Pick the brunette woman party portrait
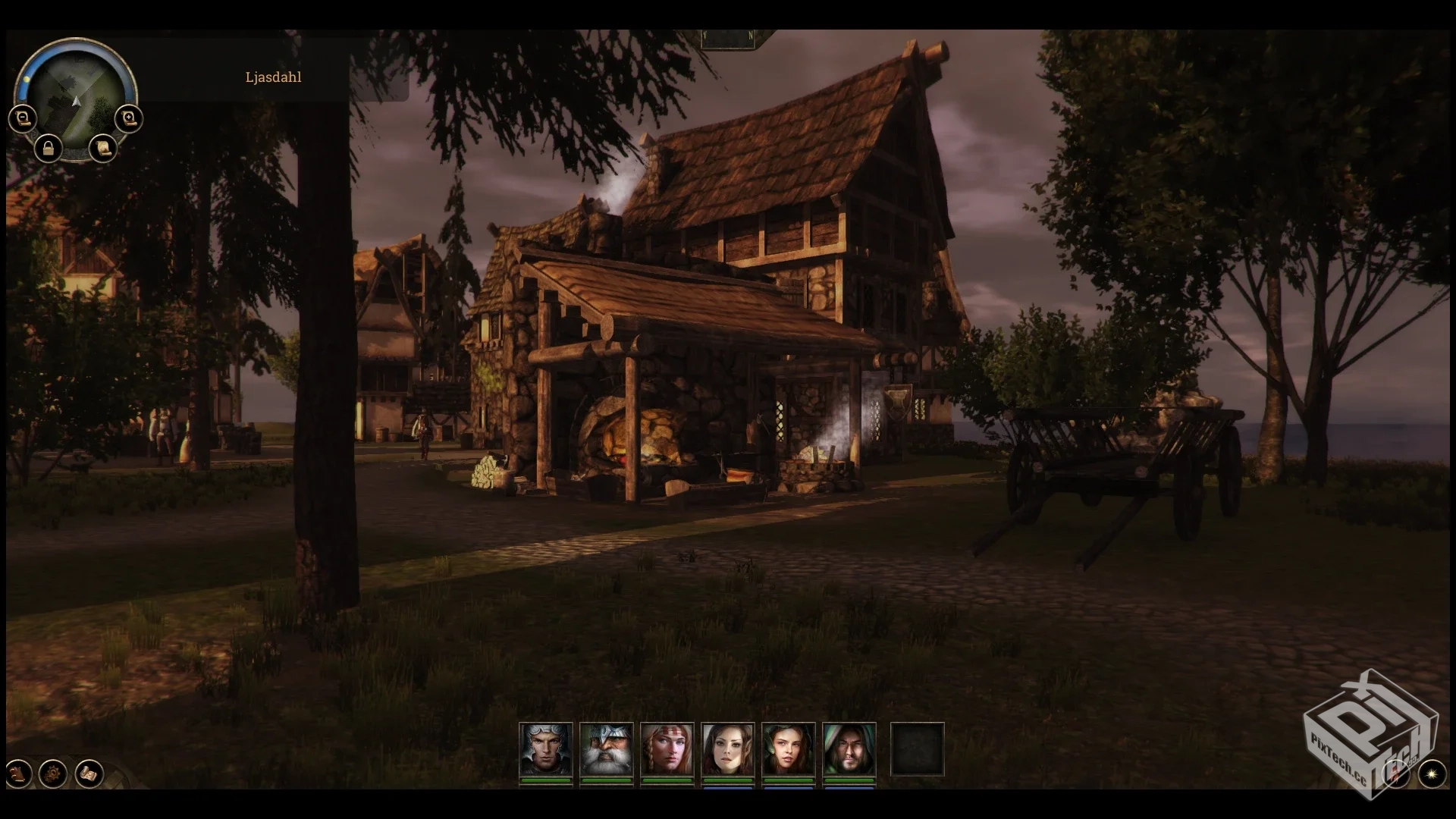The width and height of the screenshot is (1456, 819). pos(788,749)
